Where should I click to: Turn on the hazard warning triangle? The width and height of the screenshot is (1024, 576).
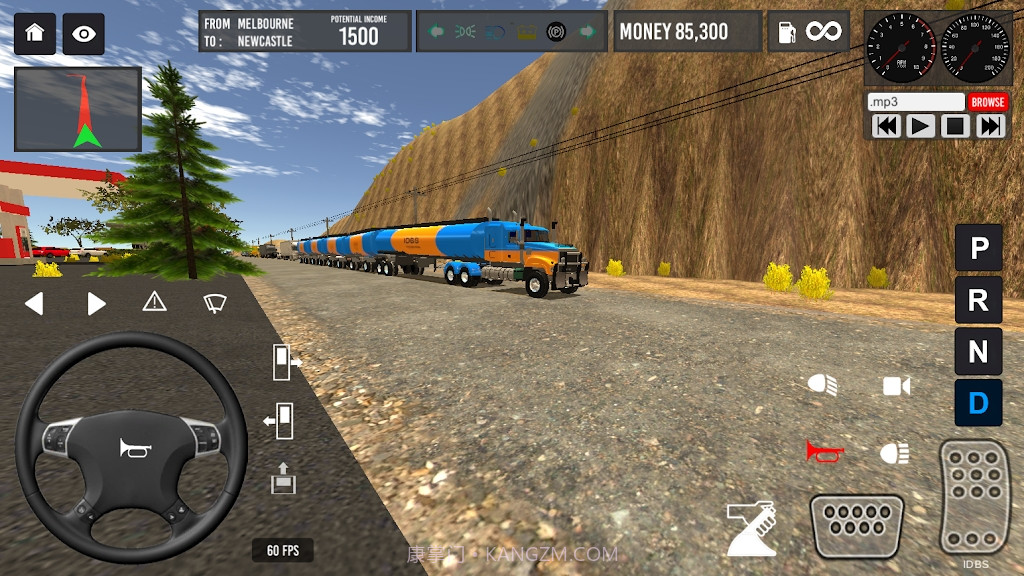pyautogui.click(x=154, y=301)
